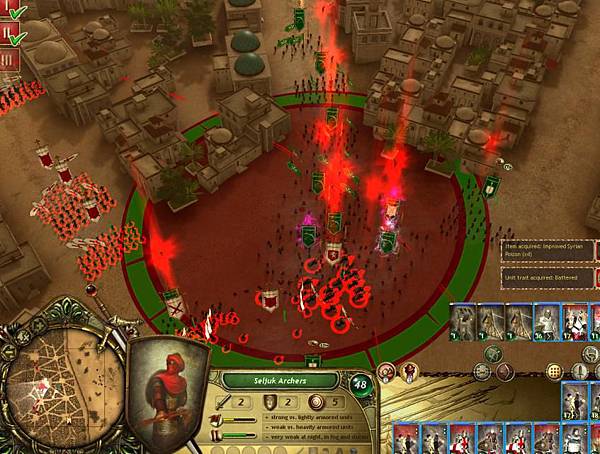Image resolution: width=600 pixels, height=454 pixels.
Task: Open objective III red banner
Action: tap(8, 58)
